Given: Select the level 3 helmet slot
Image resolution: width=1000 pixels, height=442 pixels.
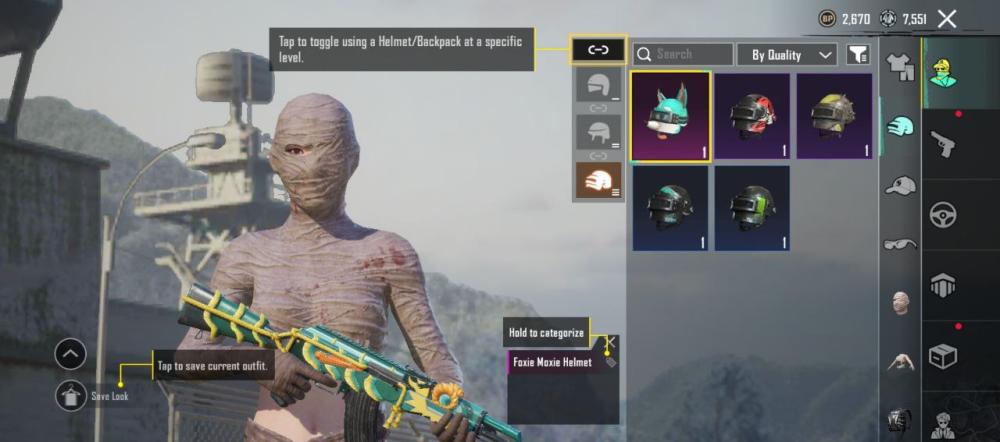Looking at the screenshot, I should point(598,179).
